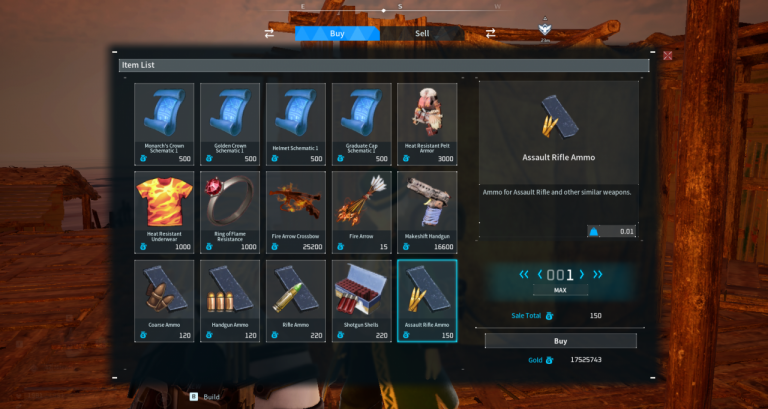Choose the Shotgun Shells item
The width and height of the screenshot is (768, 409).
pyautogui.click(x=362, y=300)
